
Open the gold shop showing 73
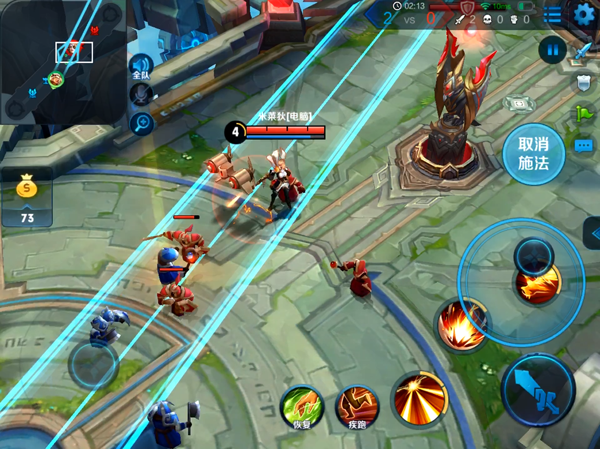[x=27, y=199]
